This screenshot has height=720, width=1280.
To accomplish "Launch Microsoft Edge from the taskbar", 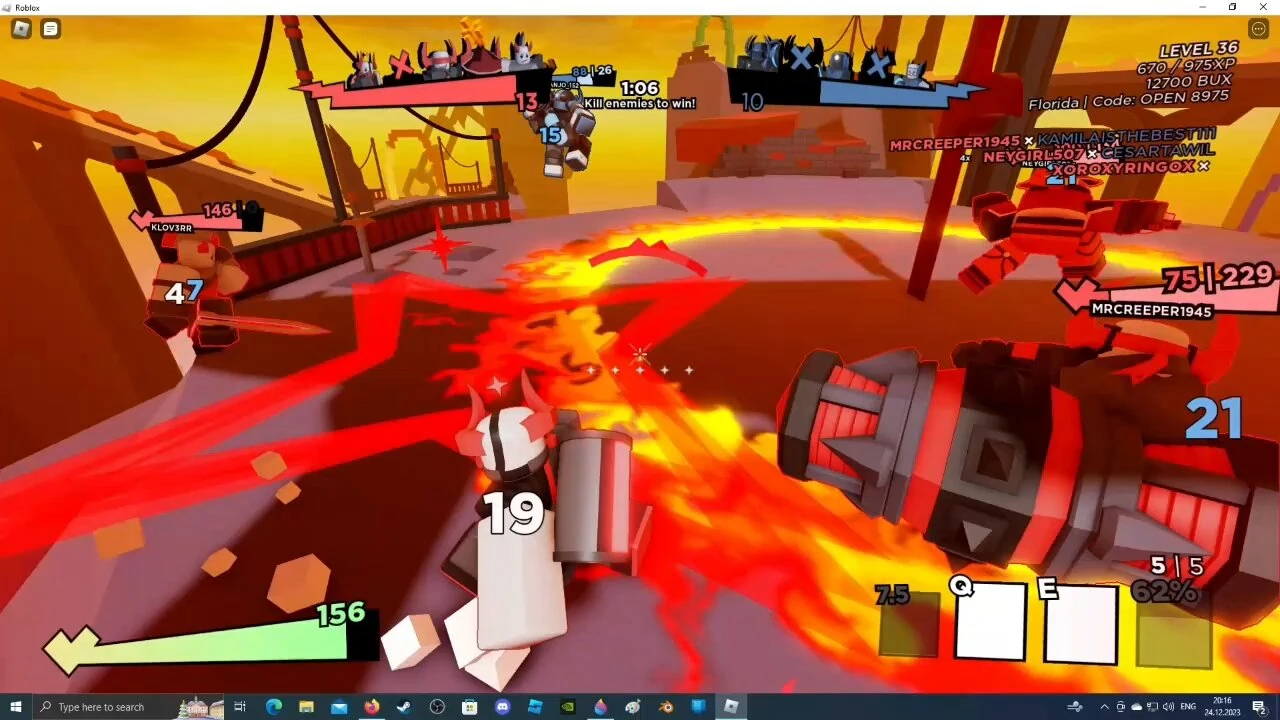I will pos(274,707).
